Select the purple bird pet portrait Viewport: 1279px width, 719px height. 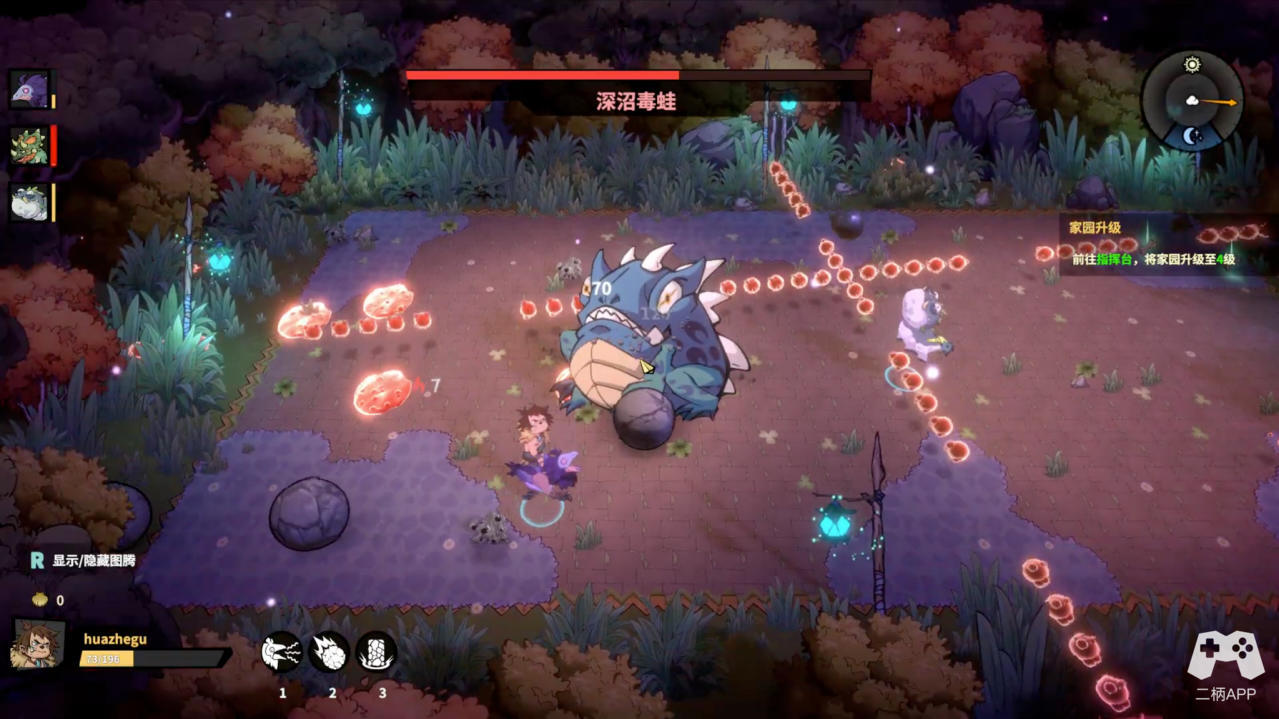tap(29, 89)
